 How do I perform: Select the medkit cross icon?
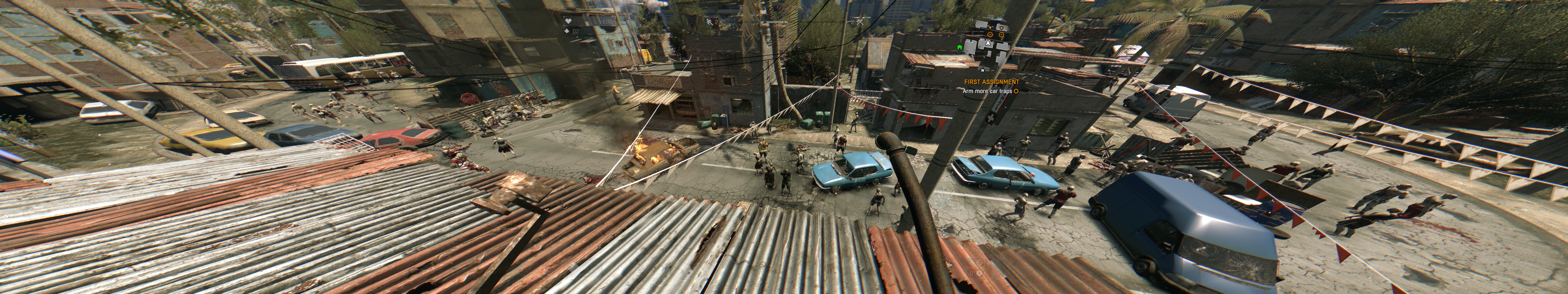(x=567, y=30)
